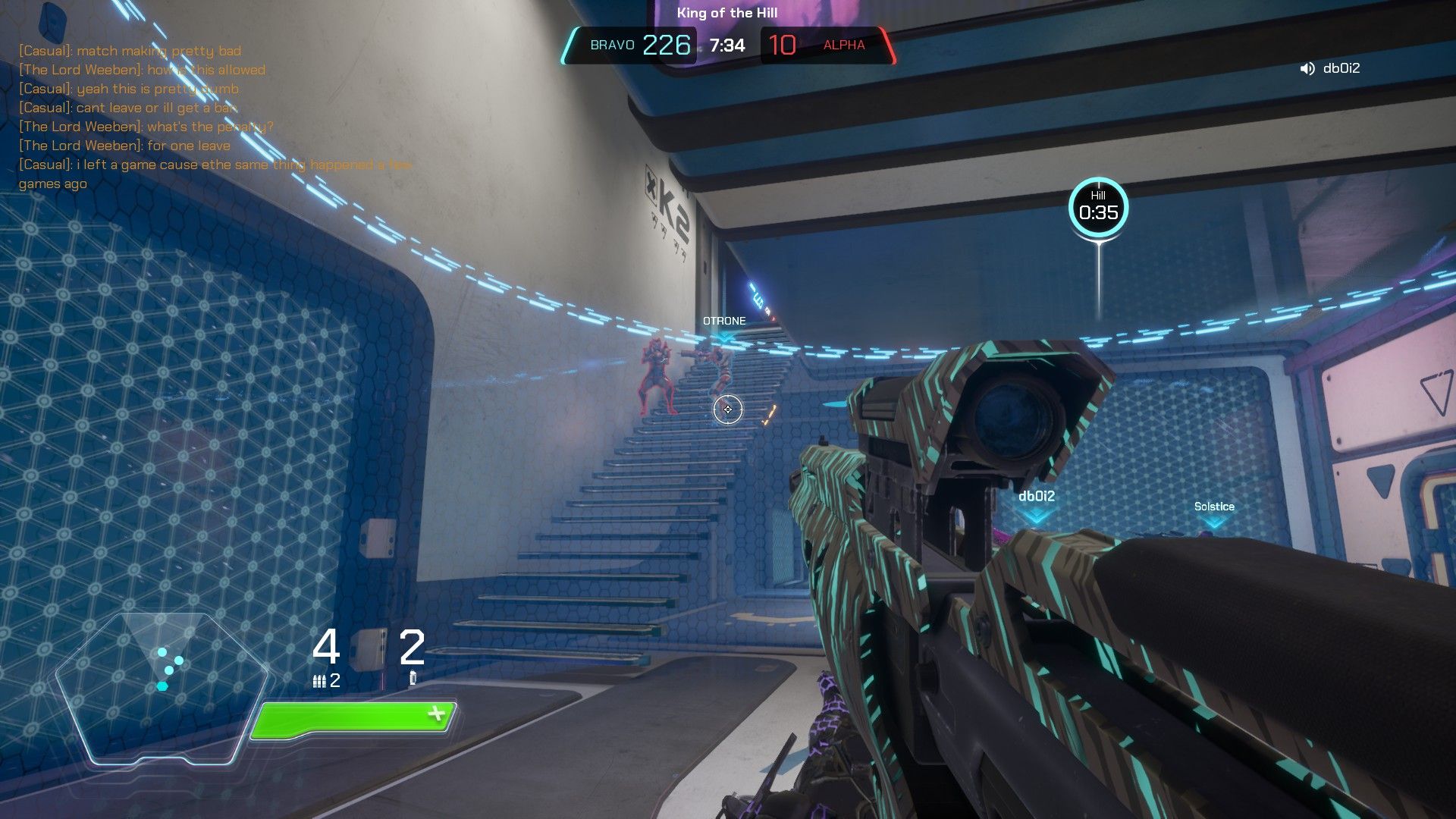The image size is (1456, 819).
Task: Click Casual's 'match making pretty bad' chat message
Action: point(129,51)
